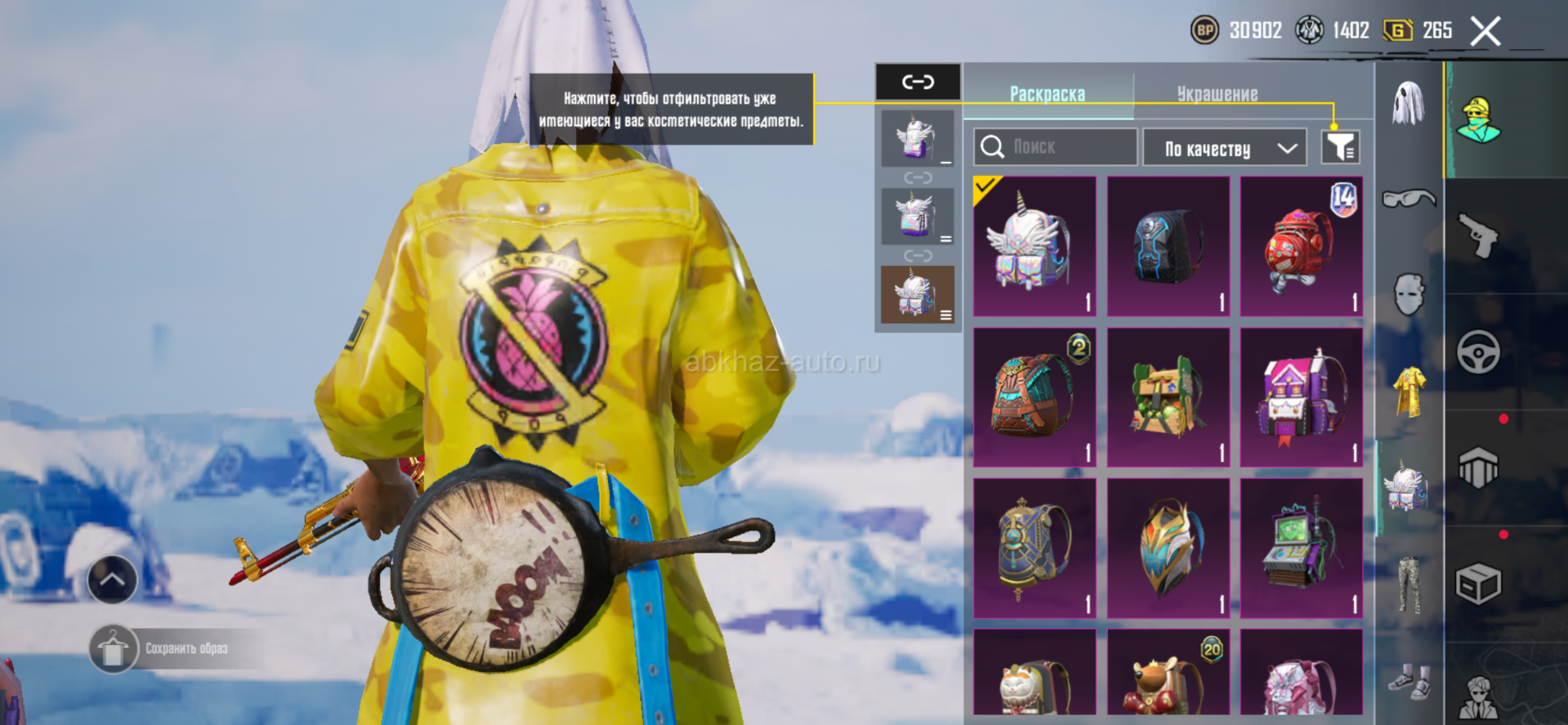Select the yellow jacket clothing category

(x=1409, y=392)
